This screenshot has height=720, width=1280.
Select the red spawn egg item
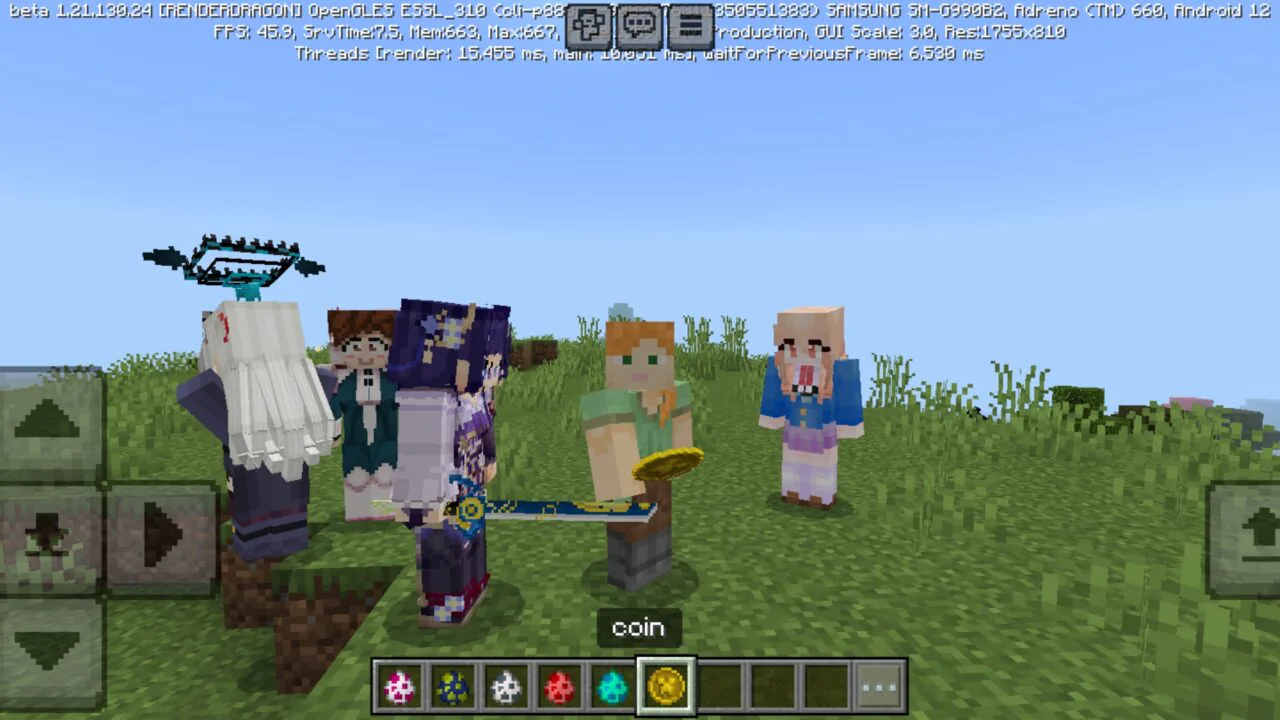559,685
